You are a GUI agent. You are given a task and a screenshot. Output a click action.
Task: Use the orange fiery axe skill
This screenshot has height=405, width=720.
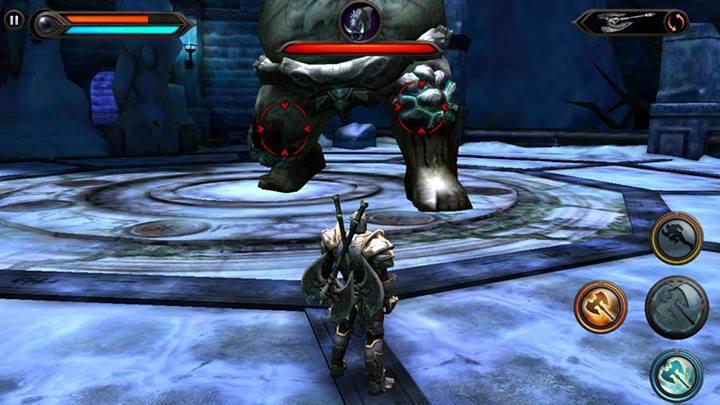point(600,306)
